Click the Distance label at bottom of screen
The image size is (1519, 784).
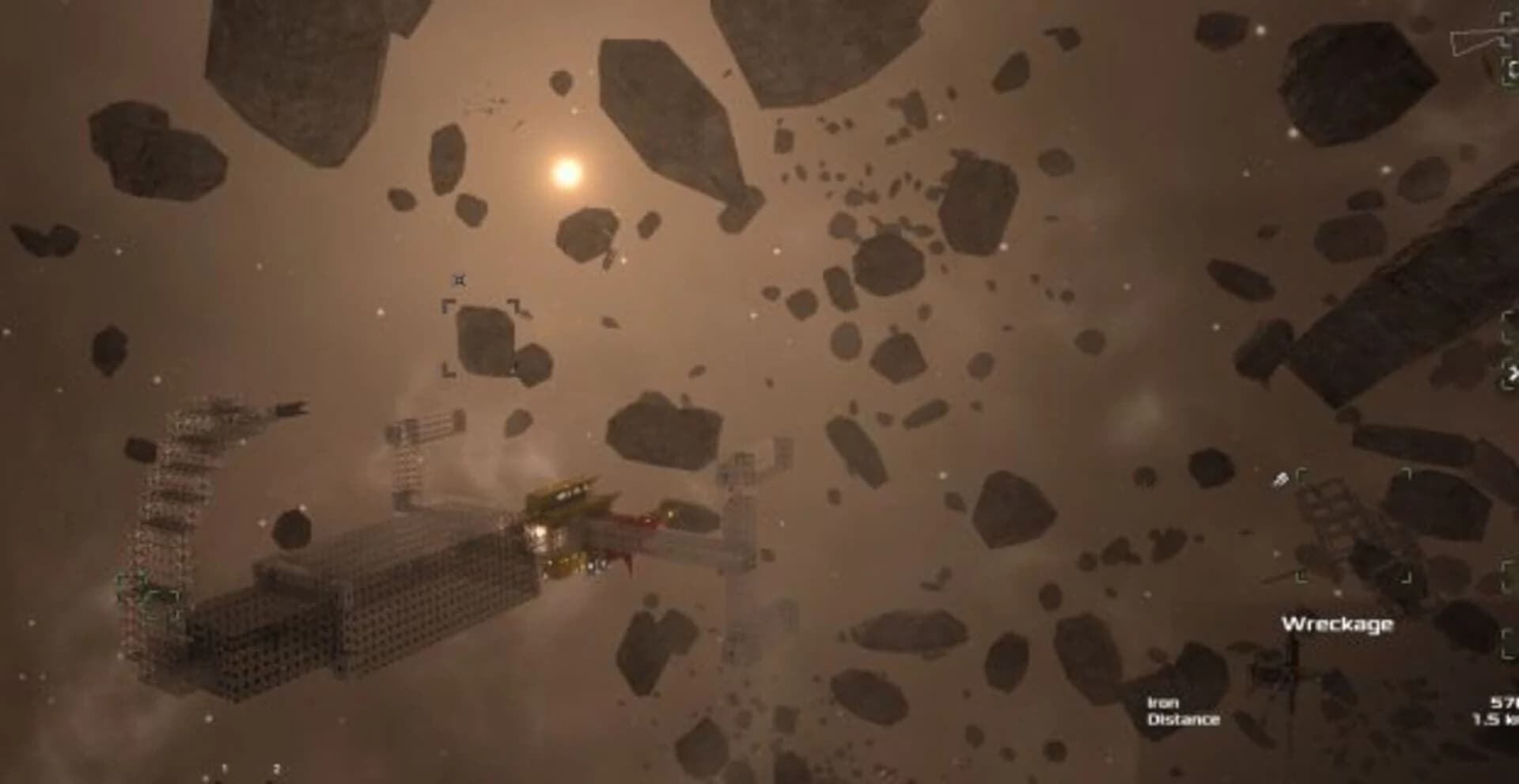1183,720
